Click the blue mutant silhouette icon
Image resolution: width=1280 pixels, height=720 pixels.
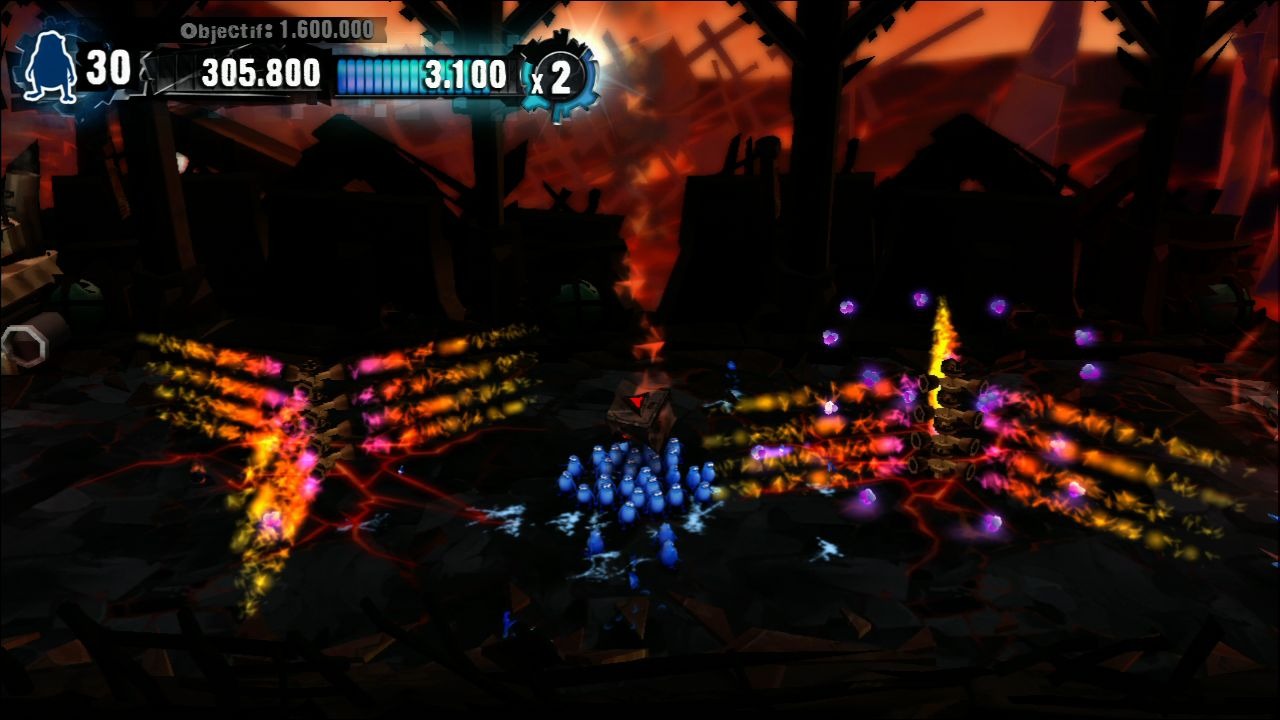(51, 68)
